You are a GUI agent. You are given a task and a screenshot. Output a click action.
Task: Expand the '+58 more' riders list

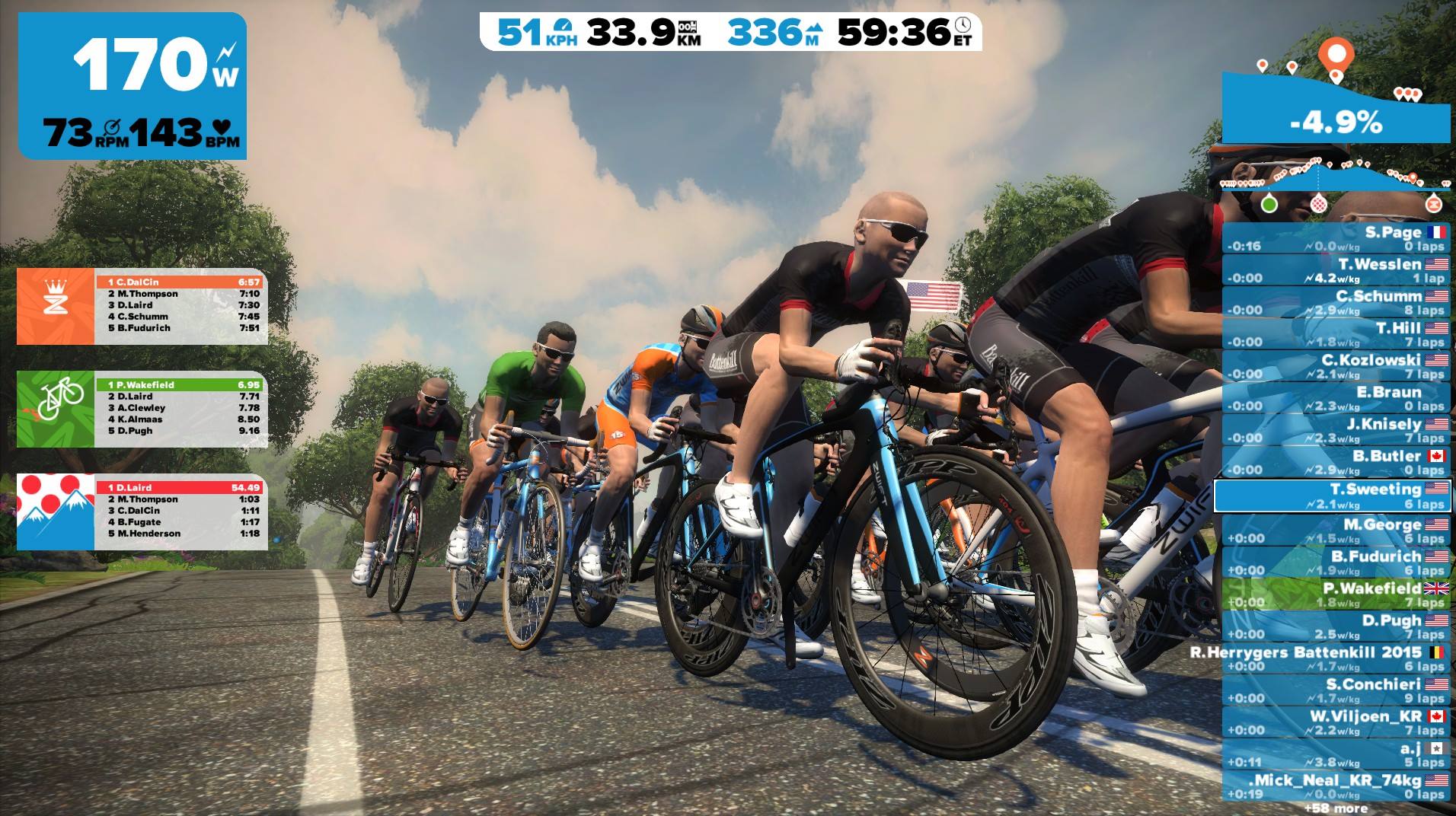[x=1335, y=808]
